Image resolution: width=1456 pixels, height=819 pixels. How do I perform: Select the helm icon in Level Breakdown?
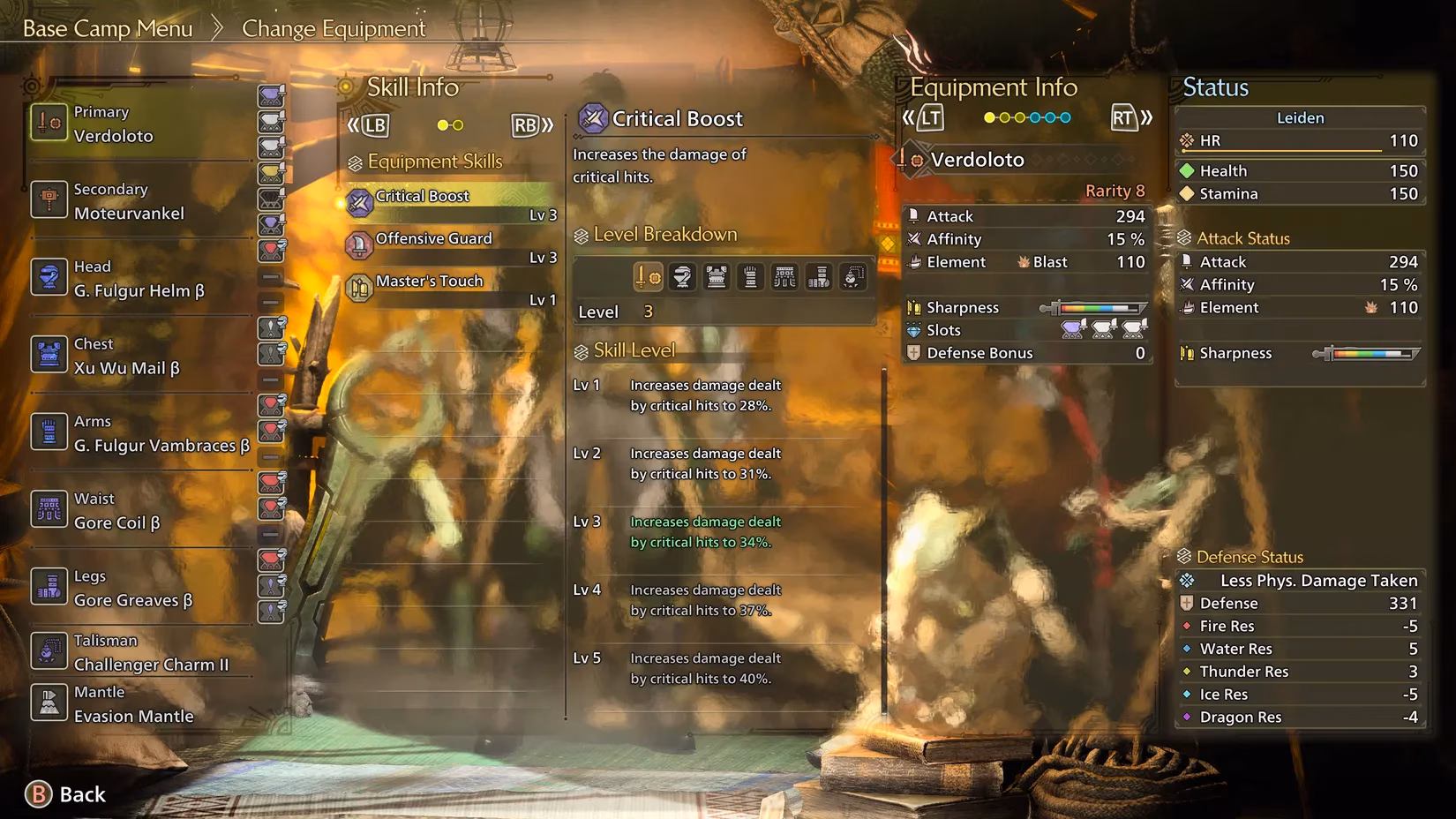[x=683, y=276]
